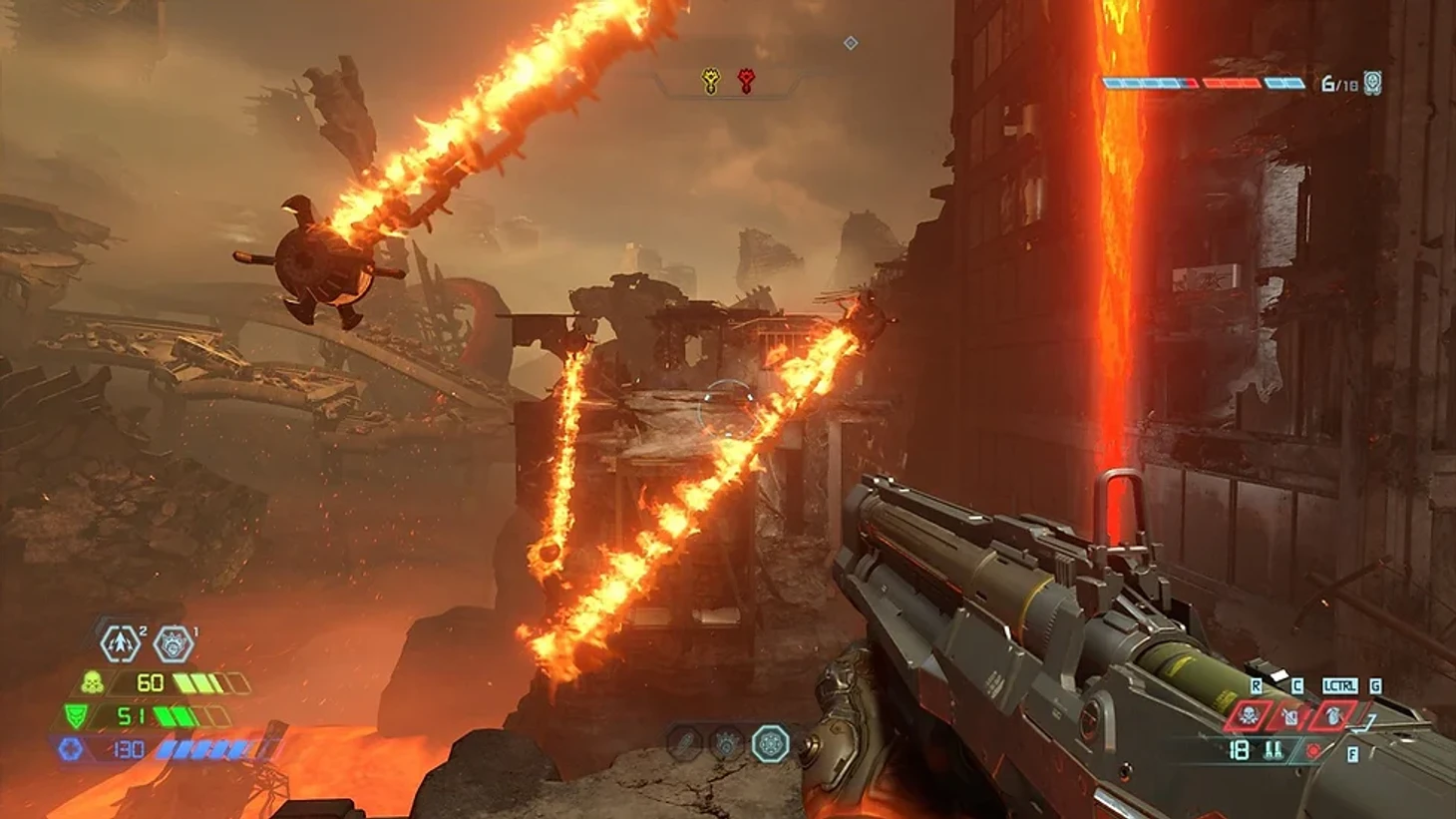This screenshot has width=1456, height=819.
Task: Click the yellow radiation suit gas mask icon
Action: pos(93,683)
